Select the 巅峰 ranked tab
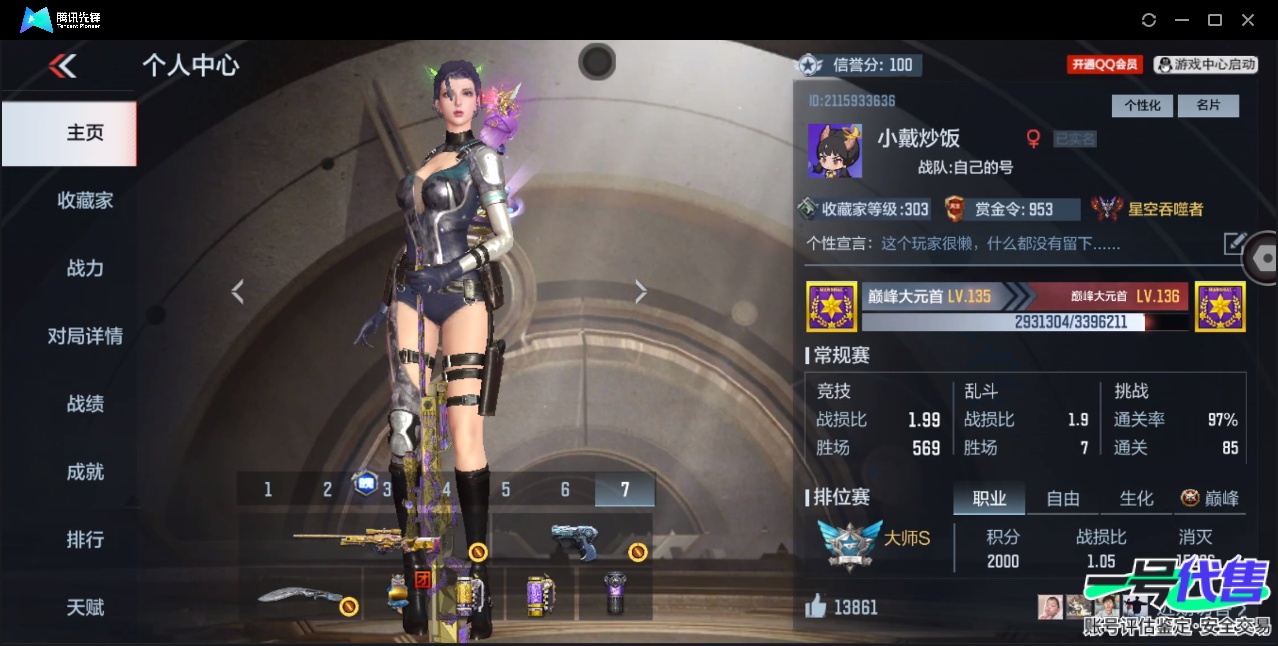Viewport: 1278px width, 646px height. pyautogui.click(x=1210, y=498)
